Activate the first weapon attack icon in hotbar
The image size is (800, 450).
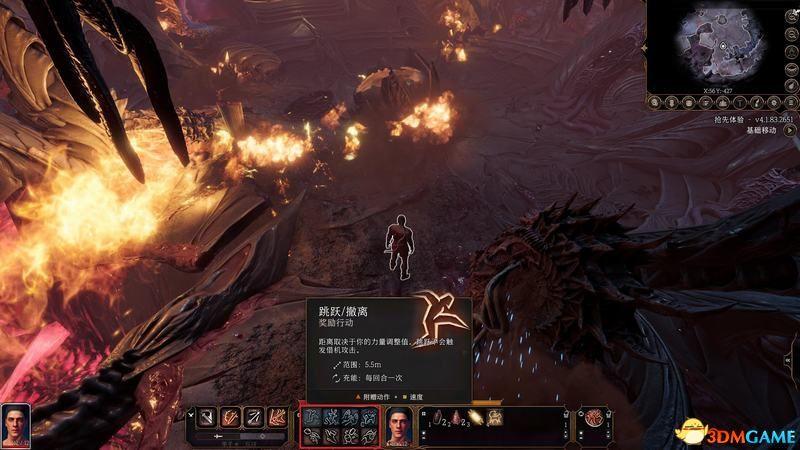click(x=205, y=419)
